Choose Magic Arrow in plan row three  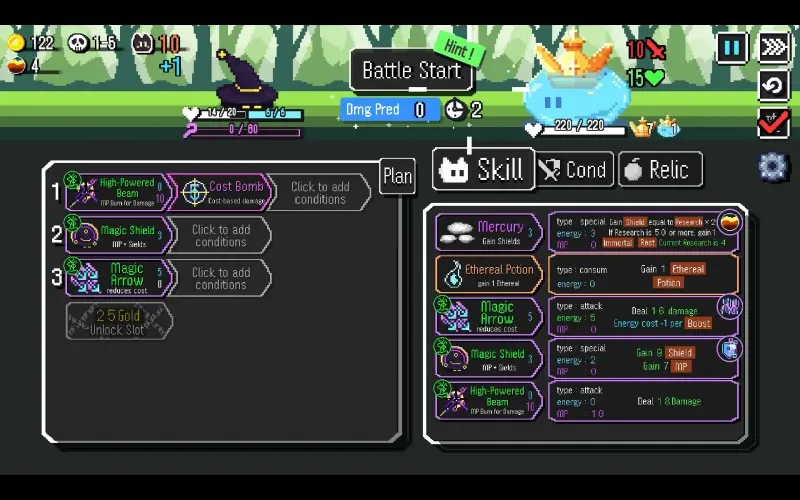click(114, 278)
